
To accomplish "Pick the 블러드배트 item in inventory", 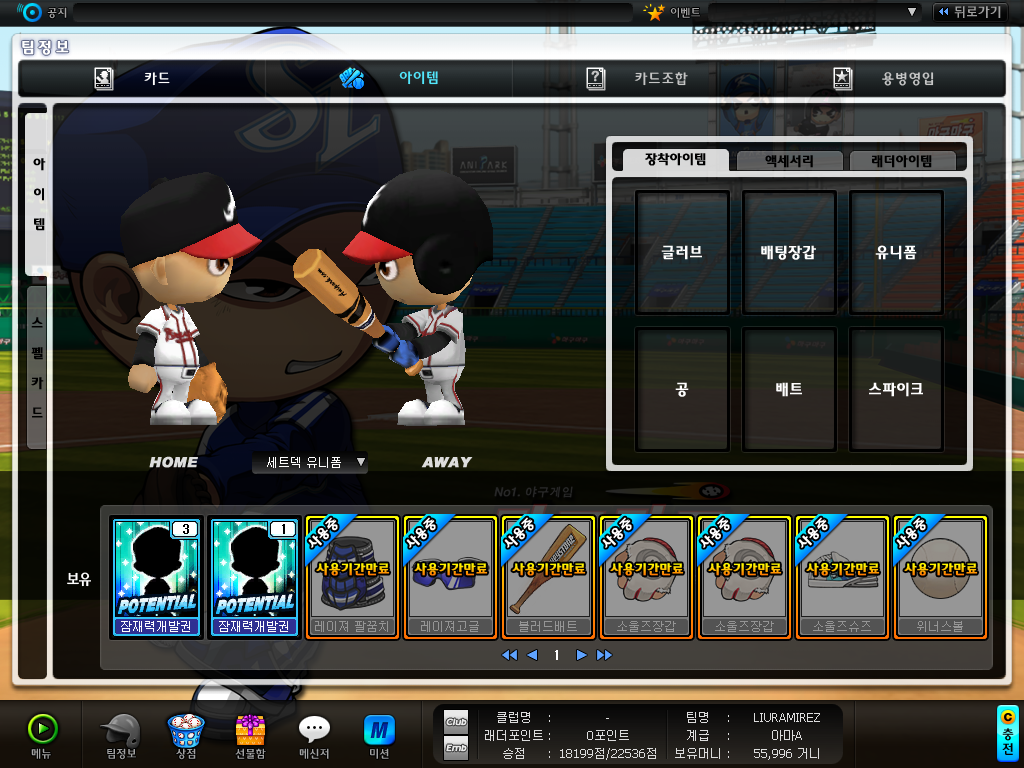I will [547, 578].
